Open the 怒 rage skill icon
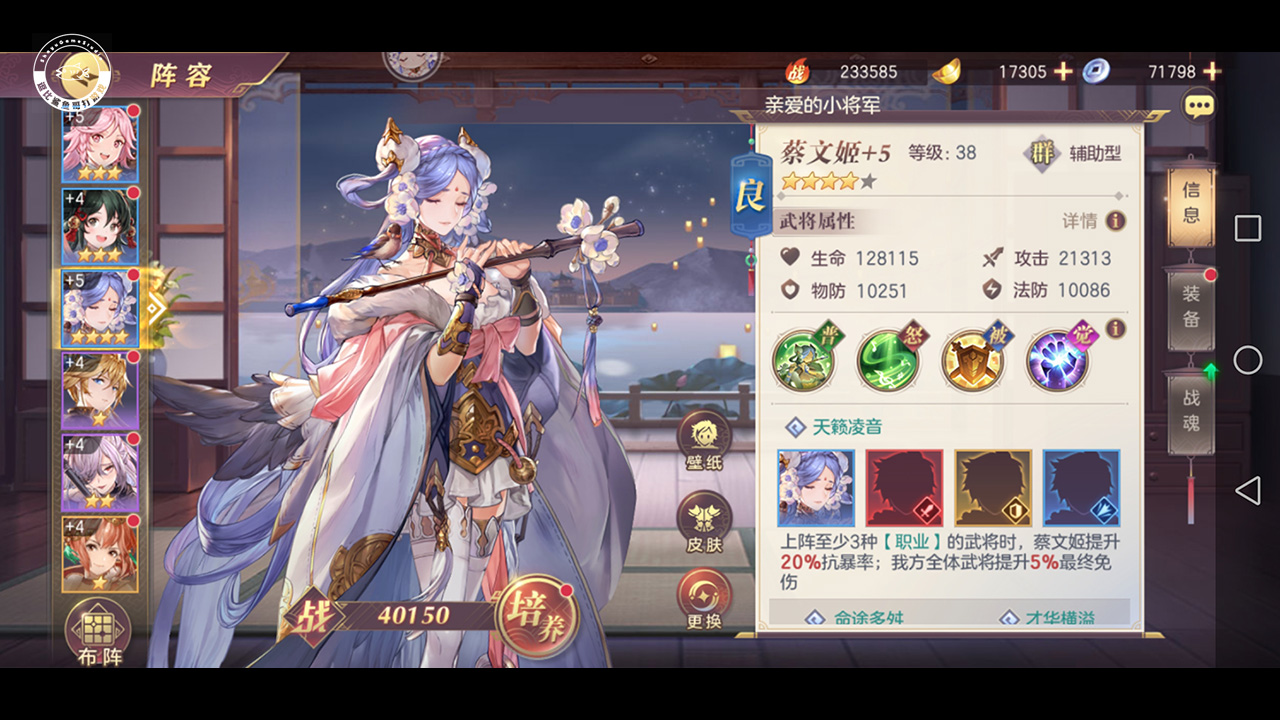Screen dimensions: 1280x720 coord(889,359)
